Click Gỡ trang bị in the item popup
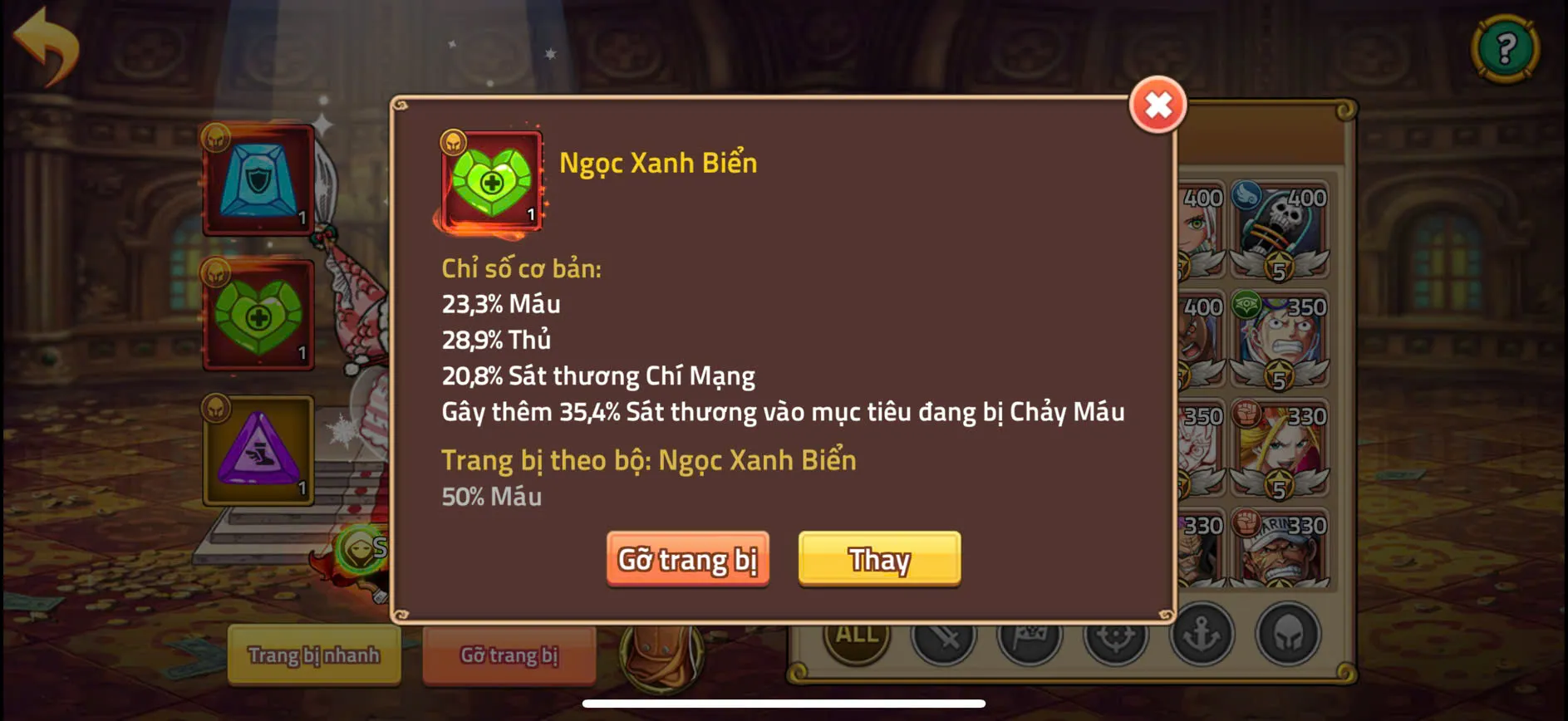The width and height of the screenshot is (1568, 721). point(687,559)
